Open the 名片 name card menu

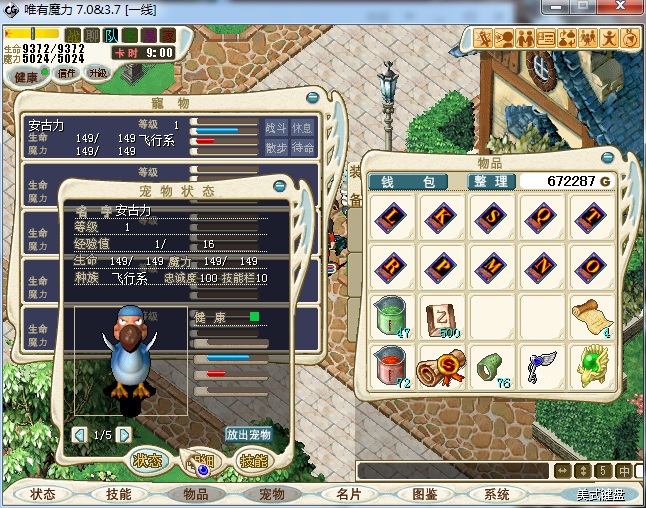point(347,494)
